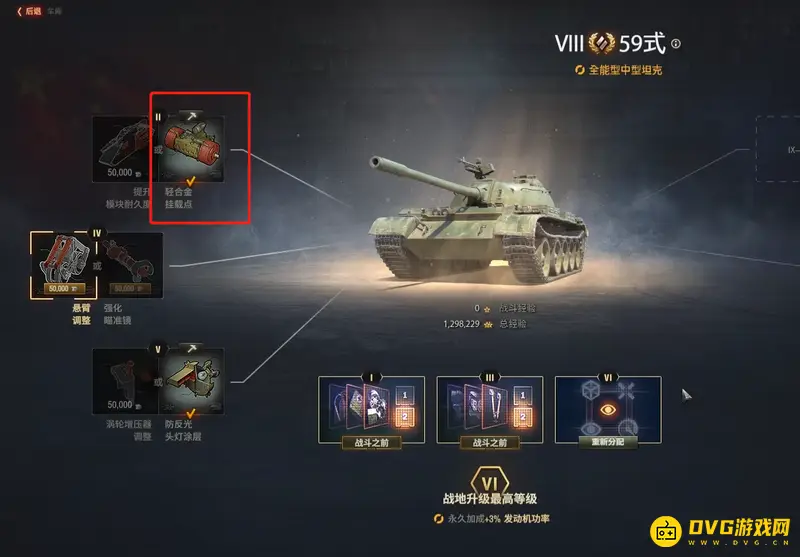This screenshot has height=557, width=800.
Task: Show tank info next to 59式 title
Action: coord(676,44)
